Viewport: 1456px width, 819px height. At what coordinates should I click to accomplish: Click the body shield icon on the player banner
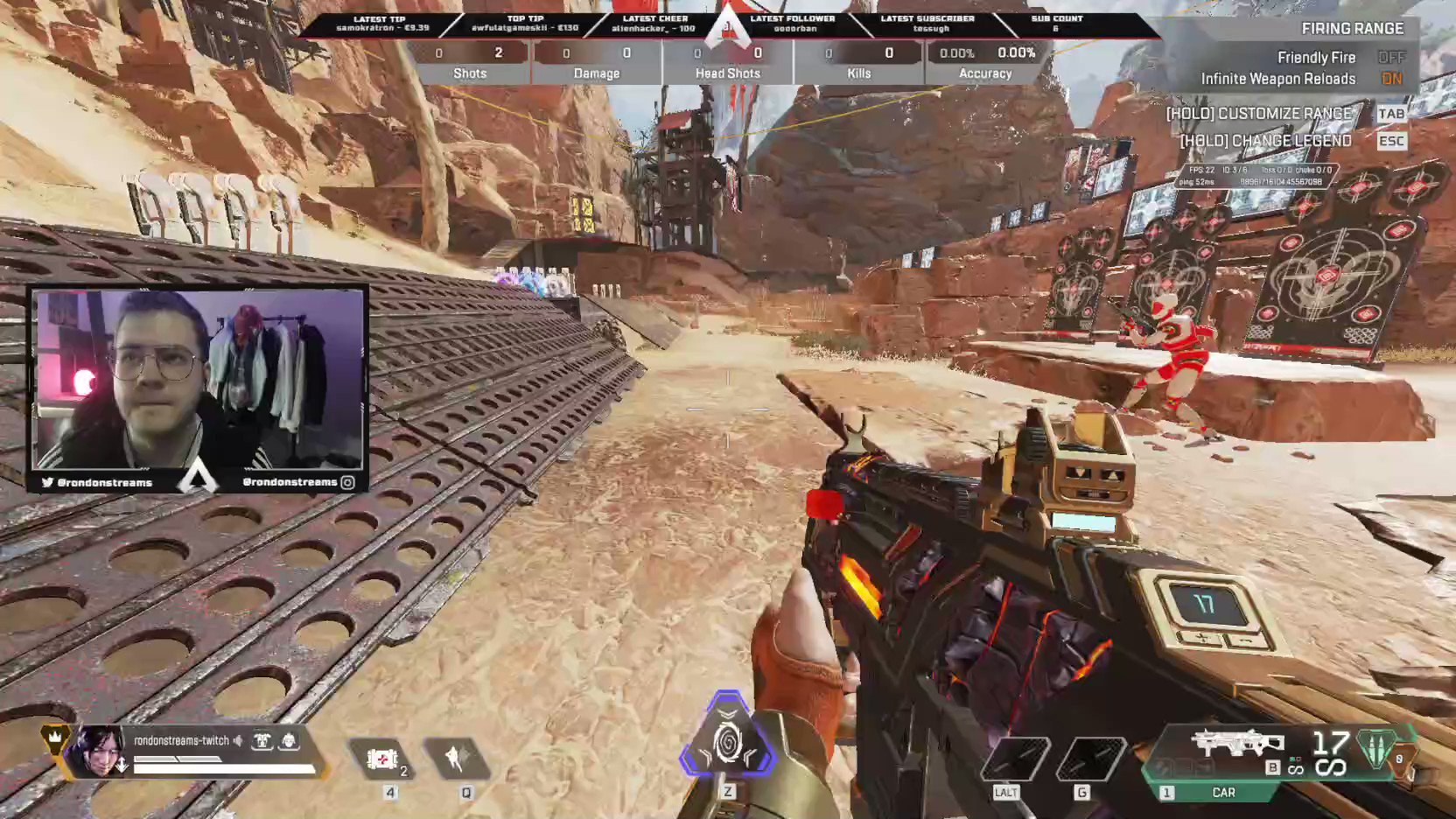pos(262,740)
